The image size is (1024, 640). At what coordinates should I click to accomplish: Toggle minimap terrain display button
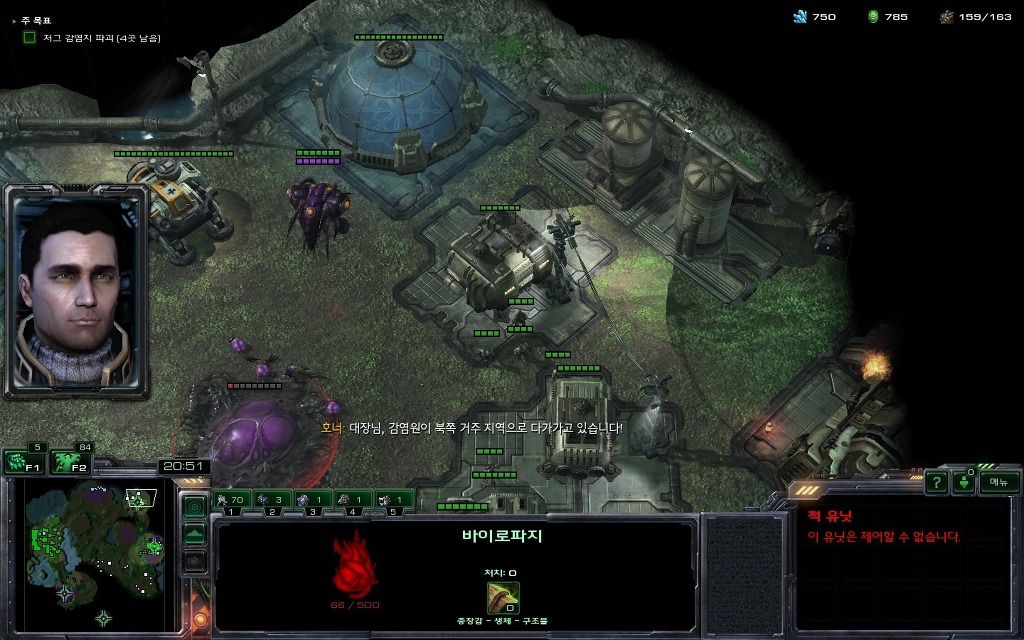click(x=195, y=534)
